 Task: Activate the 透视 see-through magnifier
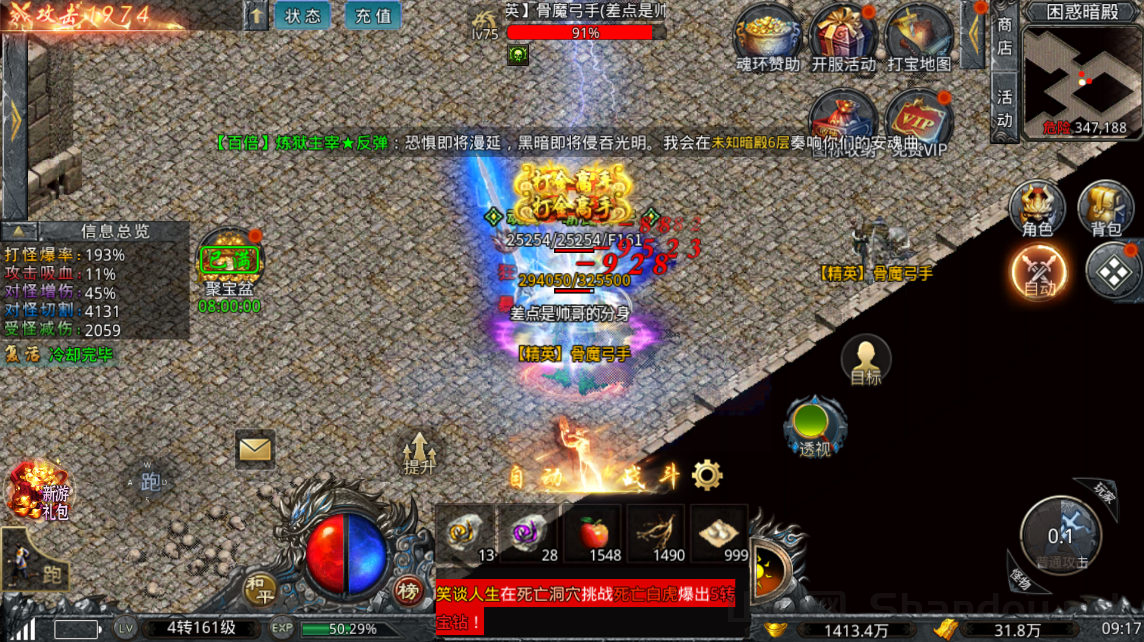pyautogui.click(x=815, y=427)
